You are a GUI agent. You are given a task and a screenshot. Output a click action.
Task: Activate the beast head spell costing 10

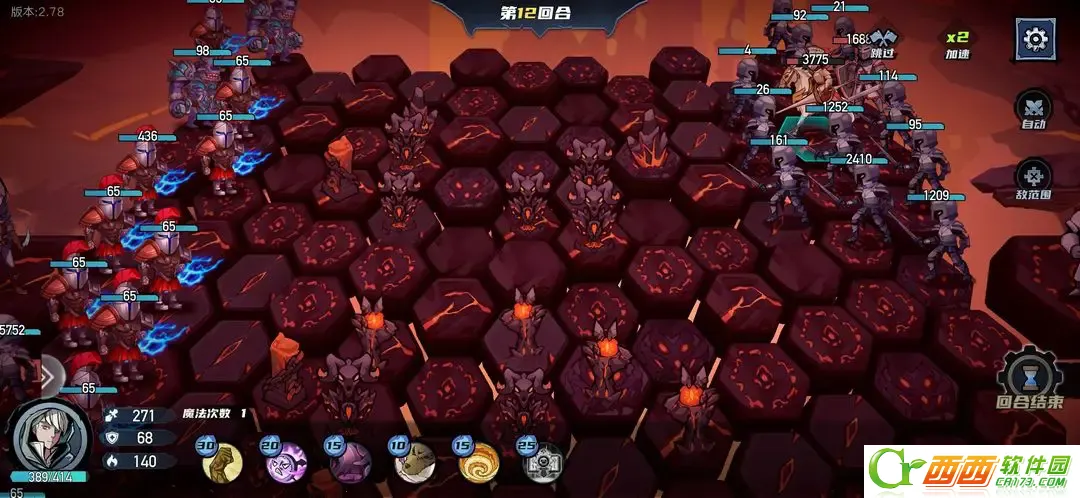[415, 462]
